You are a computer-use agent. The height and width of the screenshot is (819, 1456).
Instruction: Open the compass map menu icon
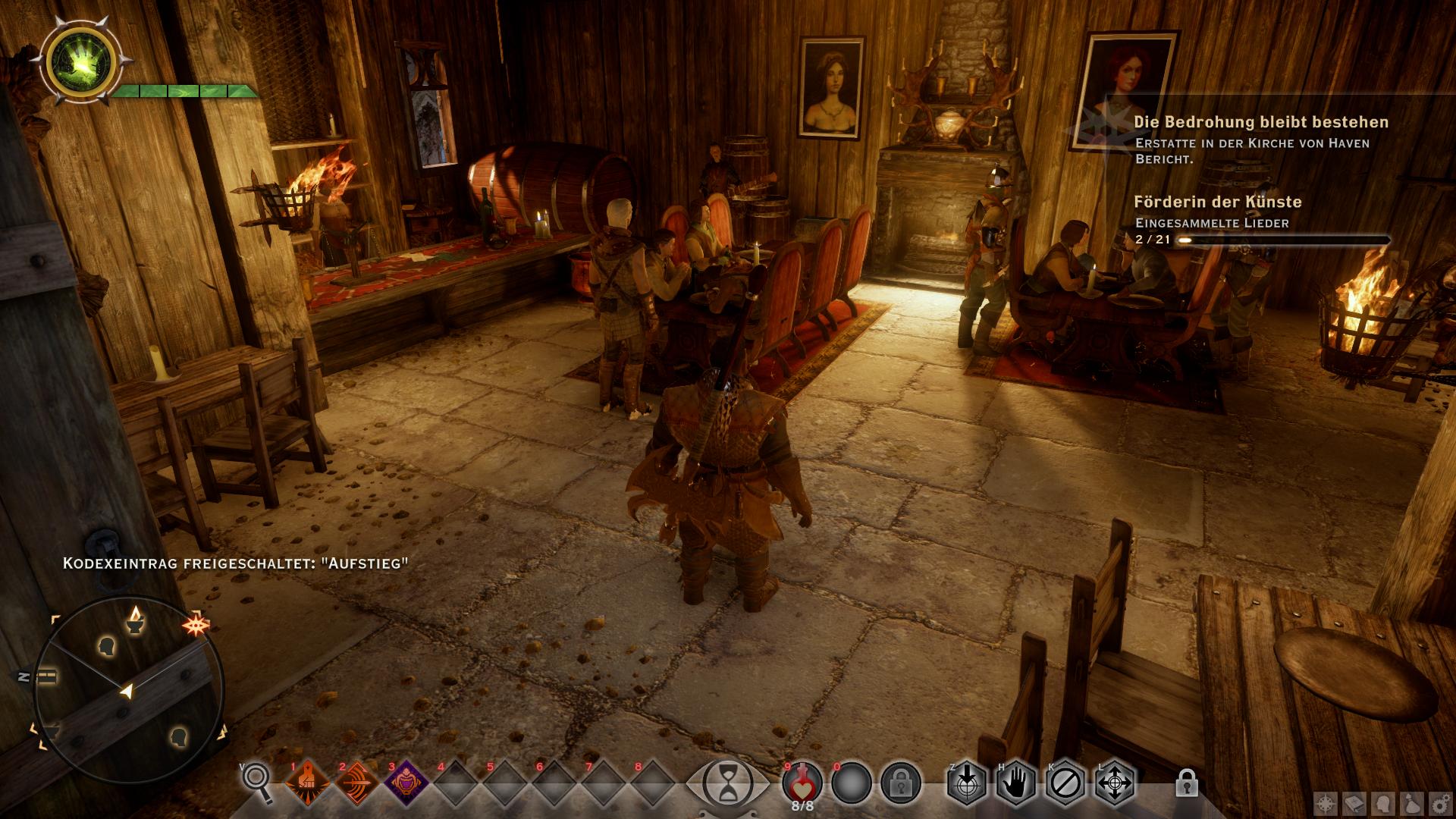[x=1326, y=804]
